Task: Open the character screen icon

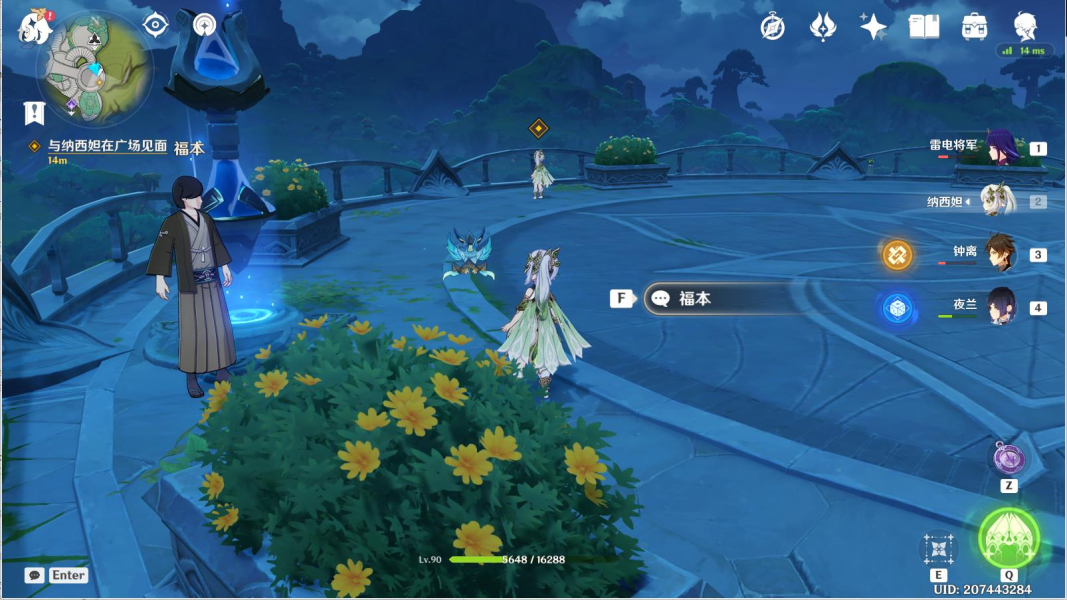Action: click(x=1025, y=27)
